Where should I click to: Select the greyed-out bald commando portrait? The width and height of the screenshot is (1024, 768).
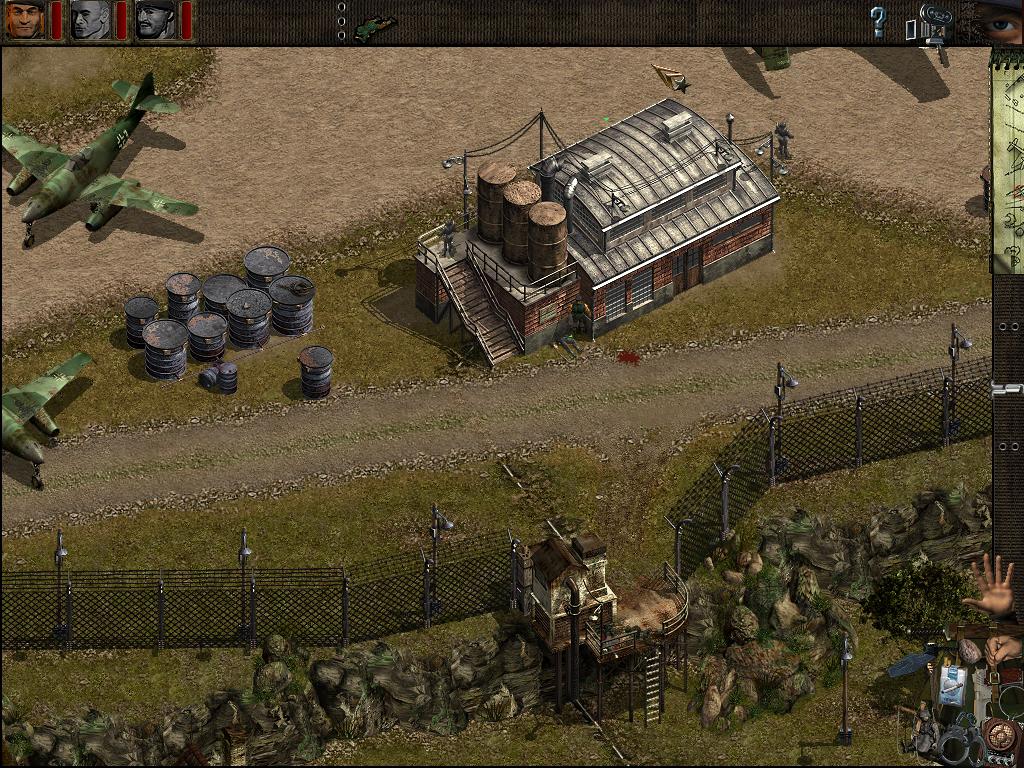point(90,20)
